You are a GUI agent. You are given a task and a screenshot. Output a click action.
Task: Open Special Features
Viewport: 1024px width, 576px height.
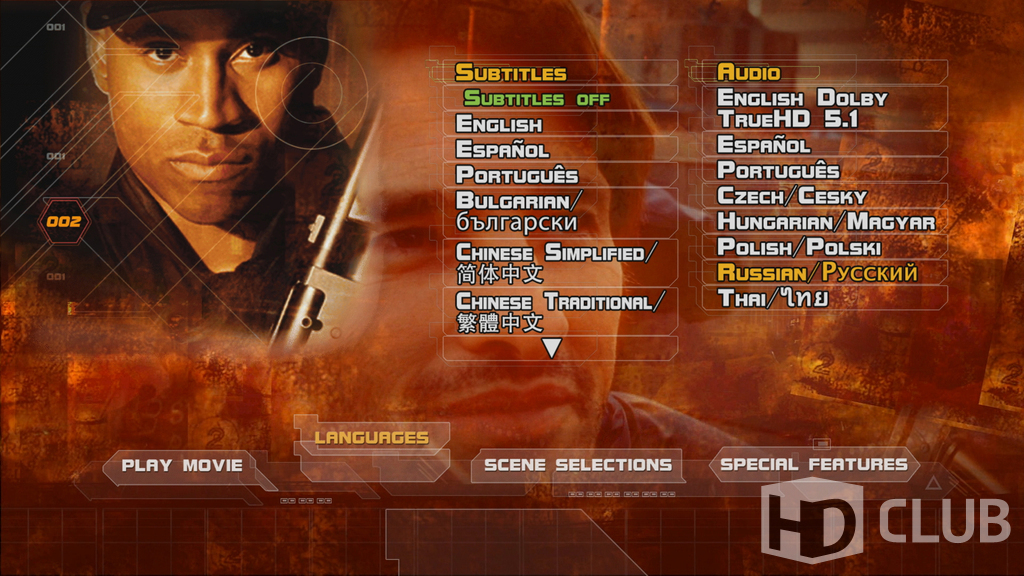pos(813,464)
